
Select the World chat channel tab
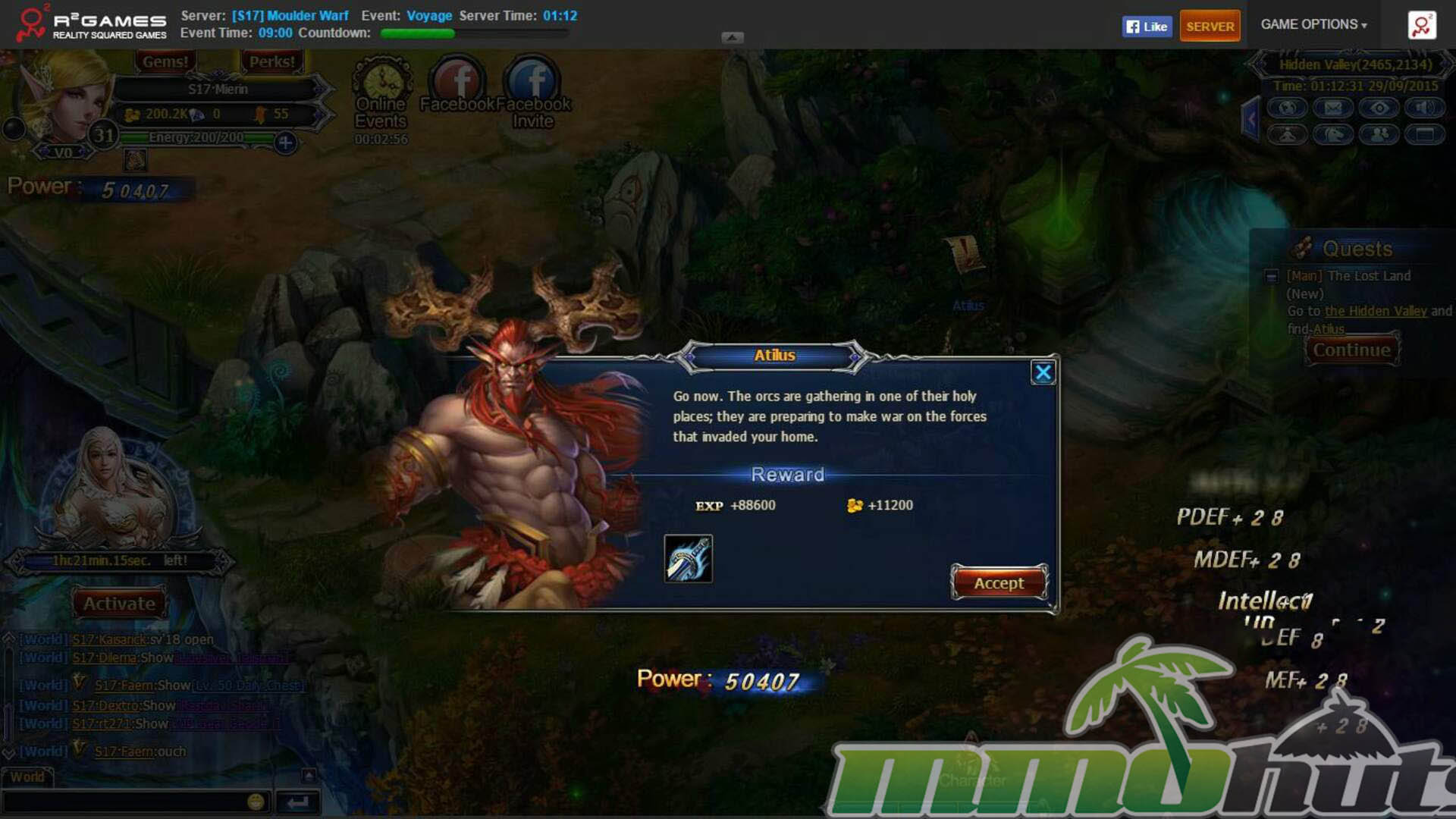point(27,777)
